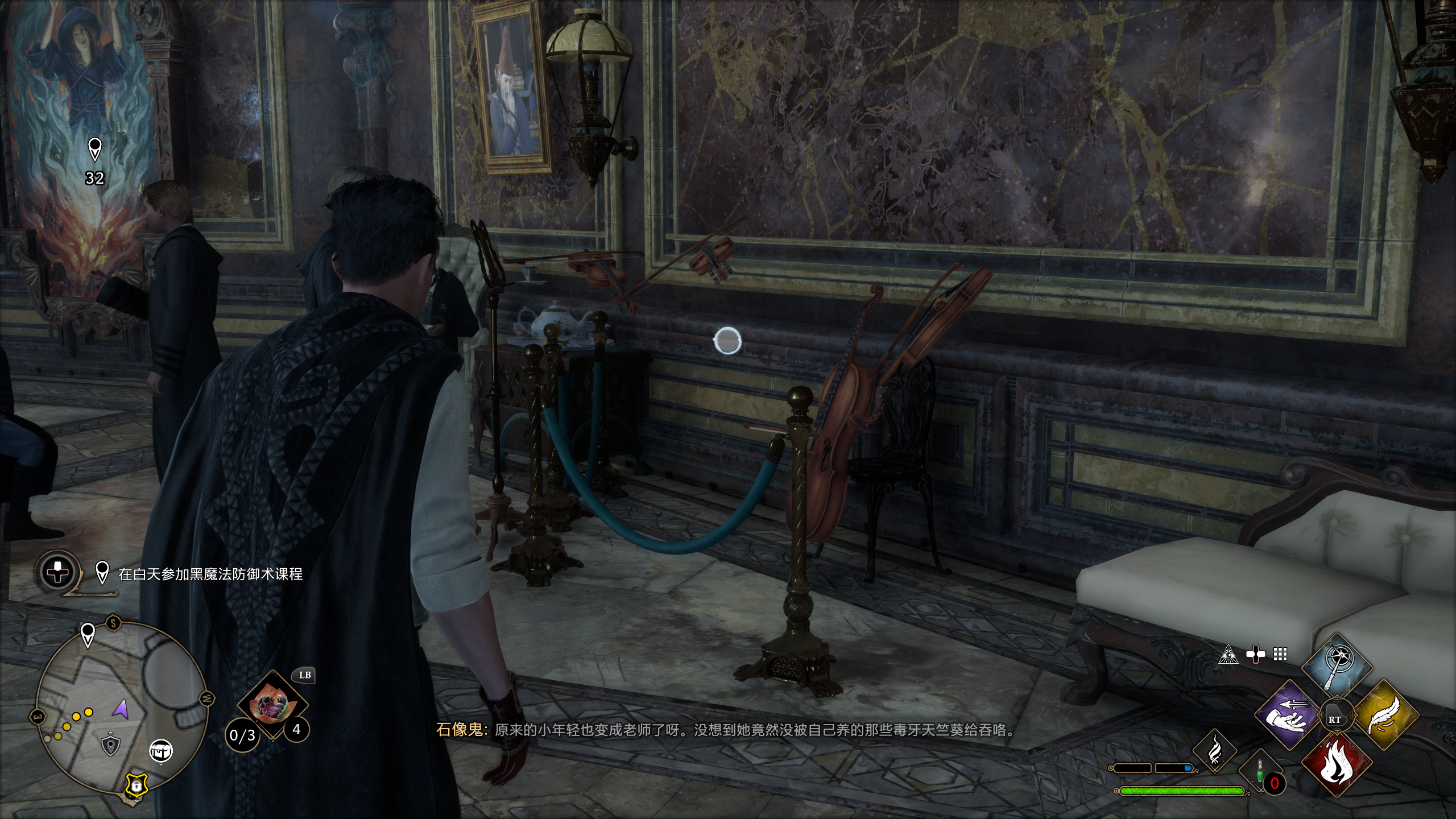Image resolution: width=1456 pixels, height=819 pixels.
Task: Click the grey shield waypoint on minimap
Action: 110,744
